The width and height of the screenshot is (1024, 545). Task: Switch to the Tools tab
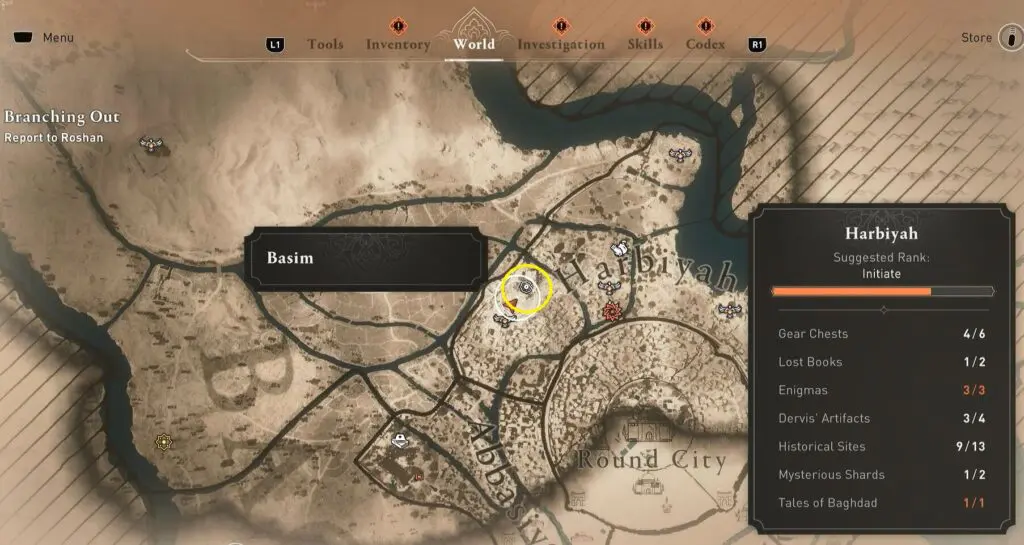point(325,44)
